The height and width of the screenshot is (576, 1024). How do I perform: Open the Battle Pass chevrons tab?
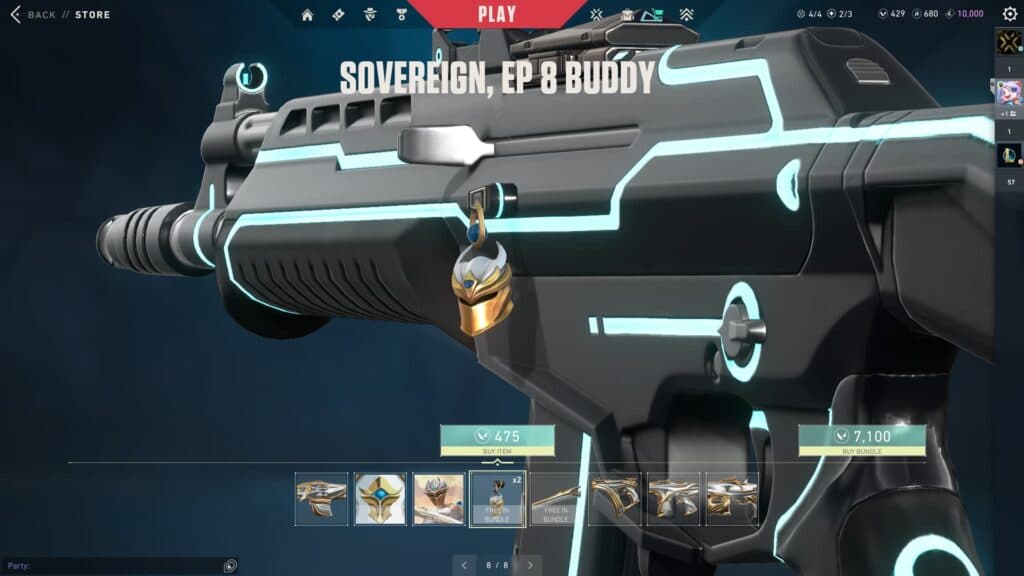(686, 15)
